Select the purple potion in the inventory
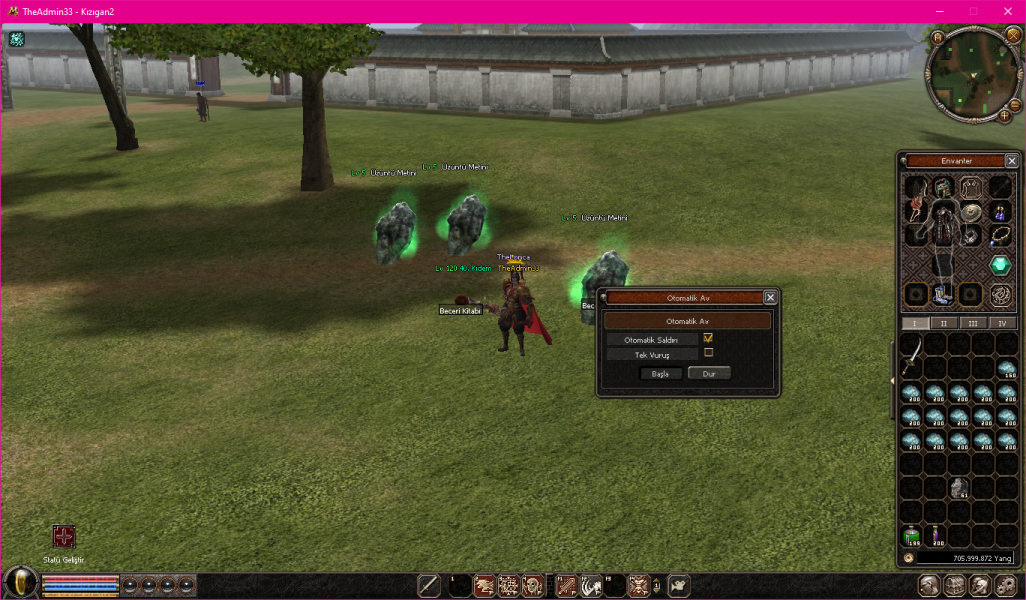 pyautogui.click(x=936, y=538)
